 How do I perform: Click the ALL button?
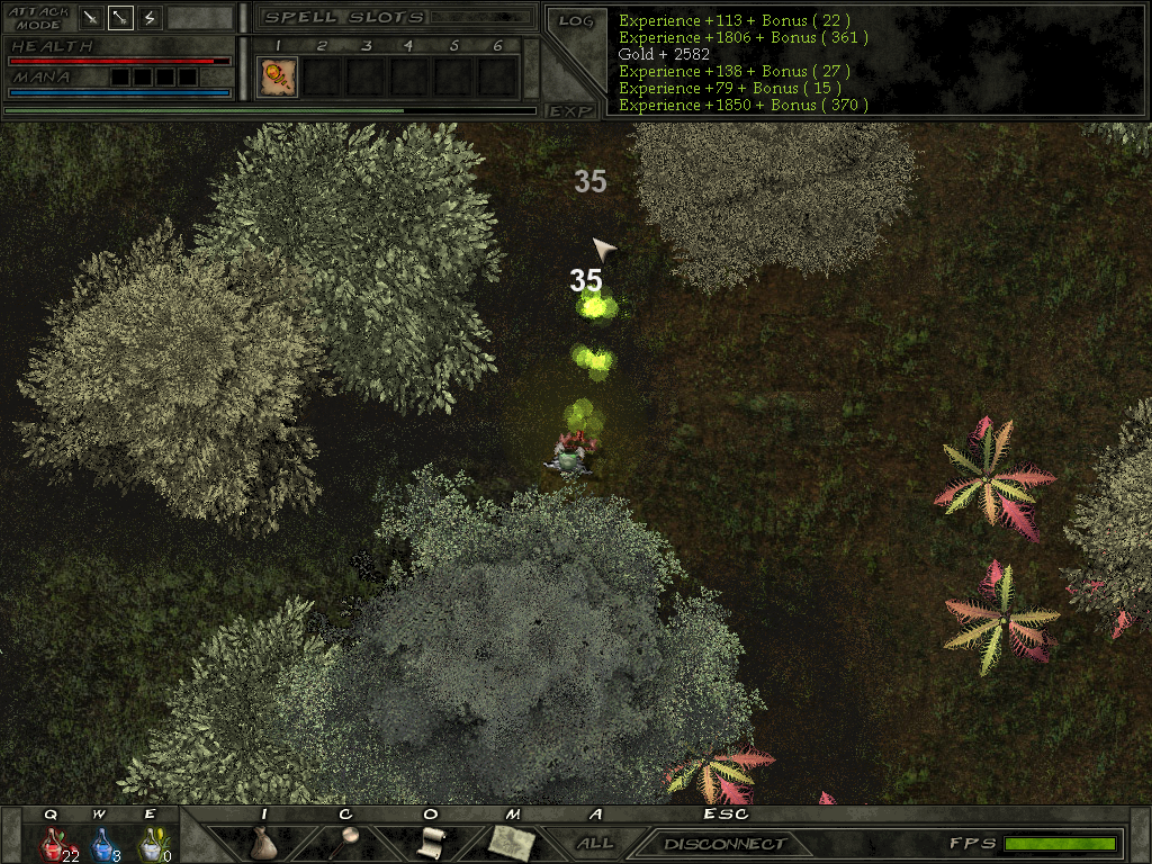(x=595, y=843)
